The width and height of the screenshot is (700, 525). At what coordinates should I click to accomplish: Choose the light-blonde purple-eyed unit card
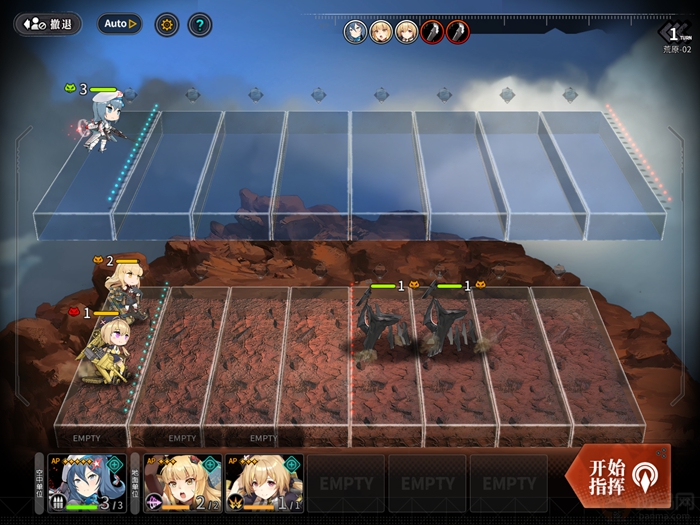point(264,483)
